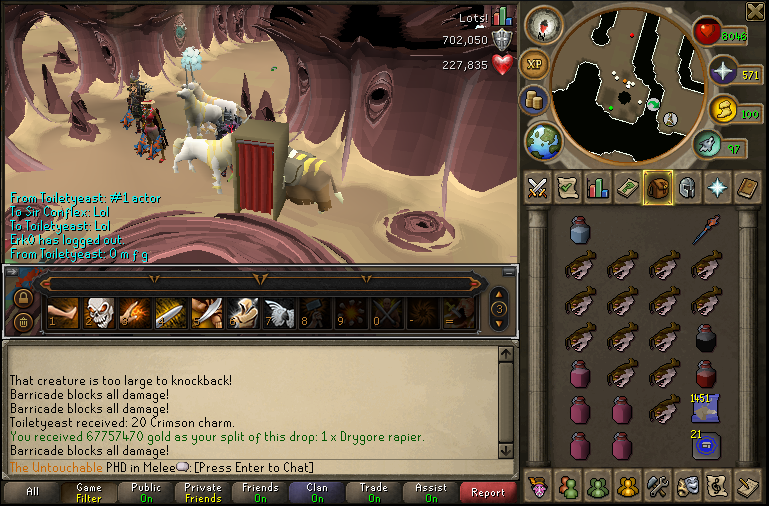
Task: Open the bar chart skills tab
Action: (598, 187)
